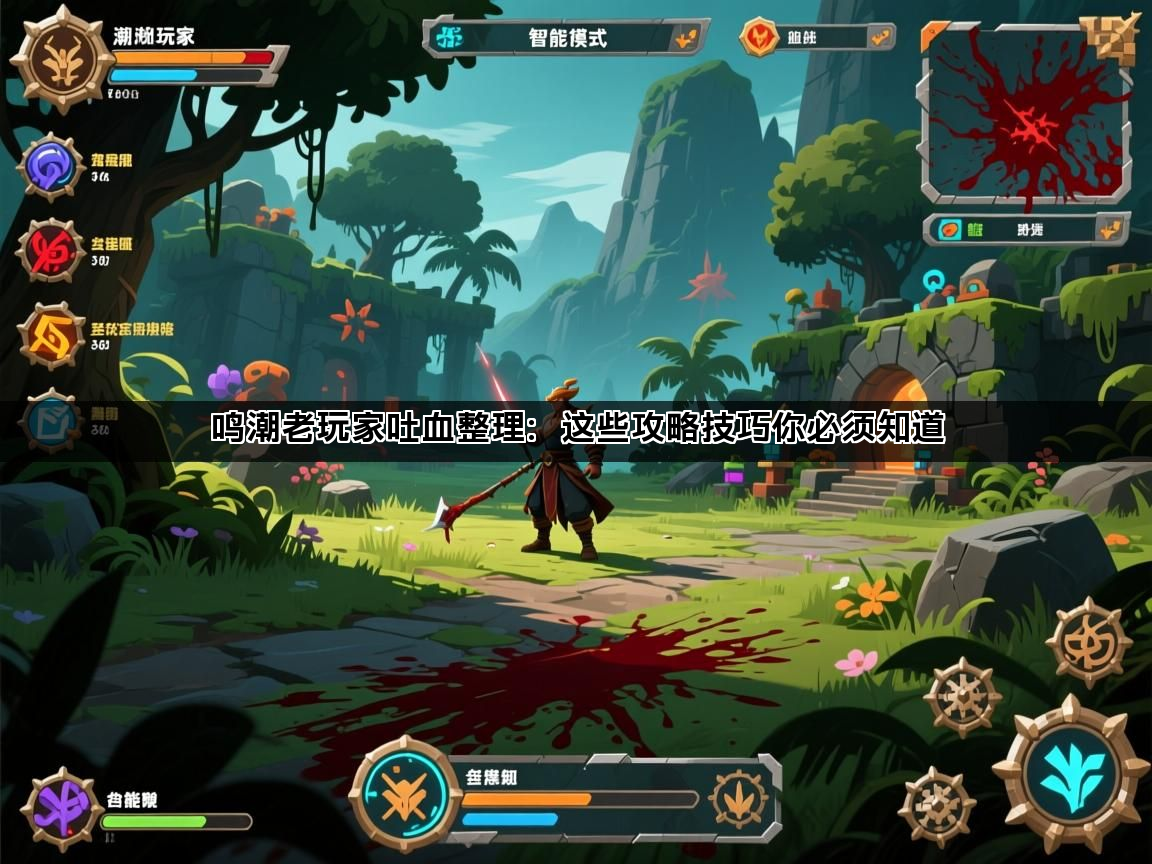Activate the orange scribble rune ability button

[x=1088, y=642]
